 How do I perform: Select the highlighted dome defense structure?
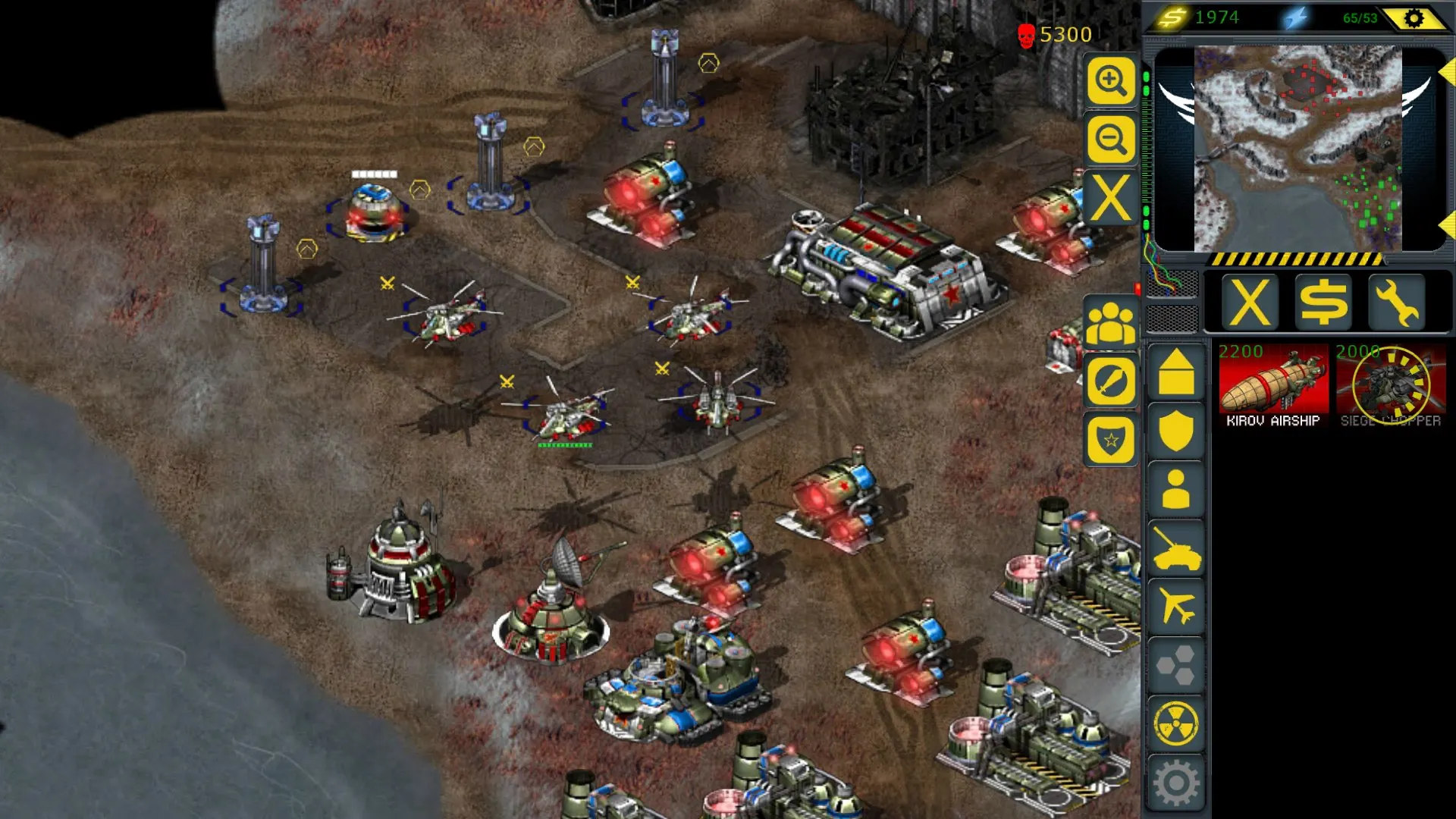pos(373,213)
